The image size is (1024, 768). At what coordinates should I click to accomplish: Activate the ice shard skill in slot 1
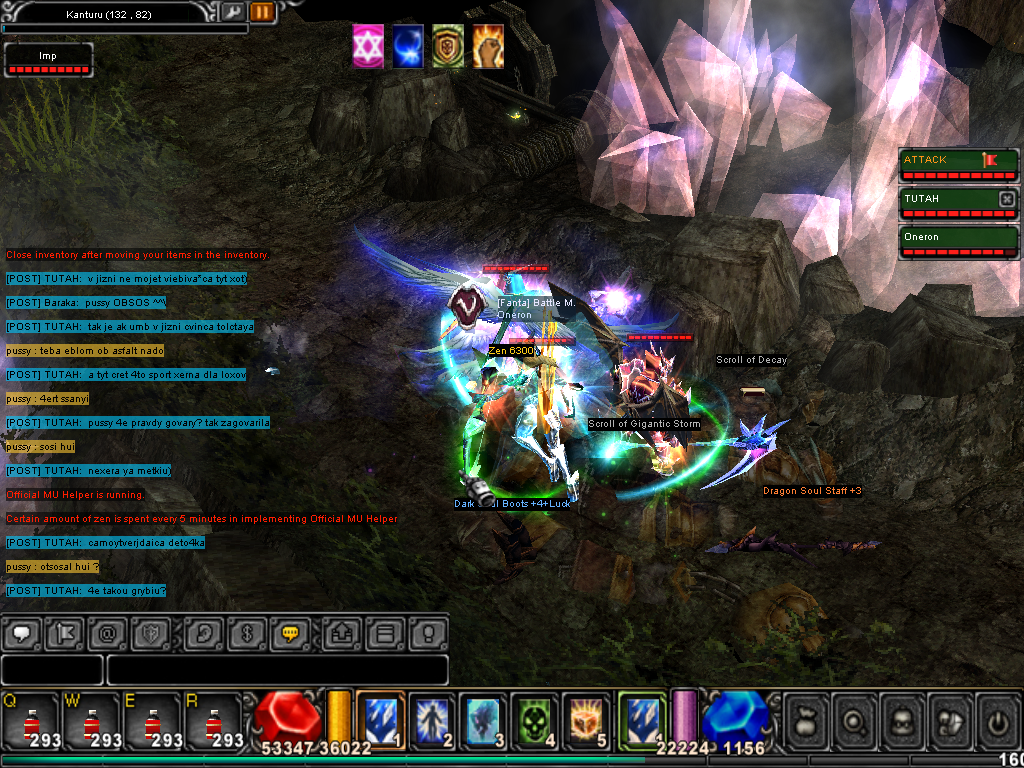(x=381, y=718)
